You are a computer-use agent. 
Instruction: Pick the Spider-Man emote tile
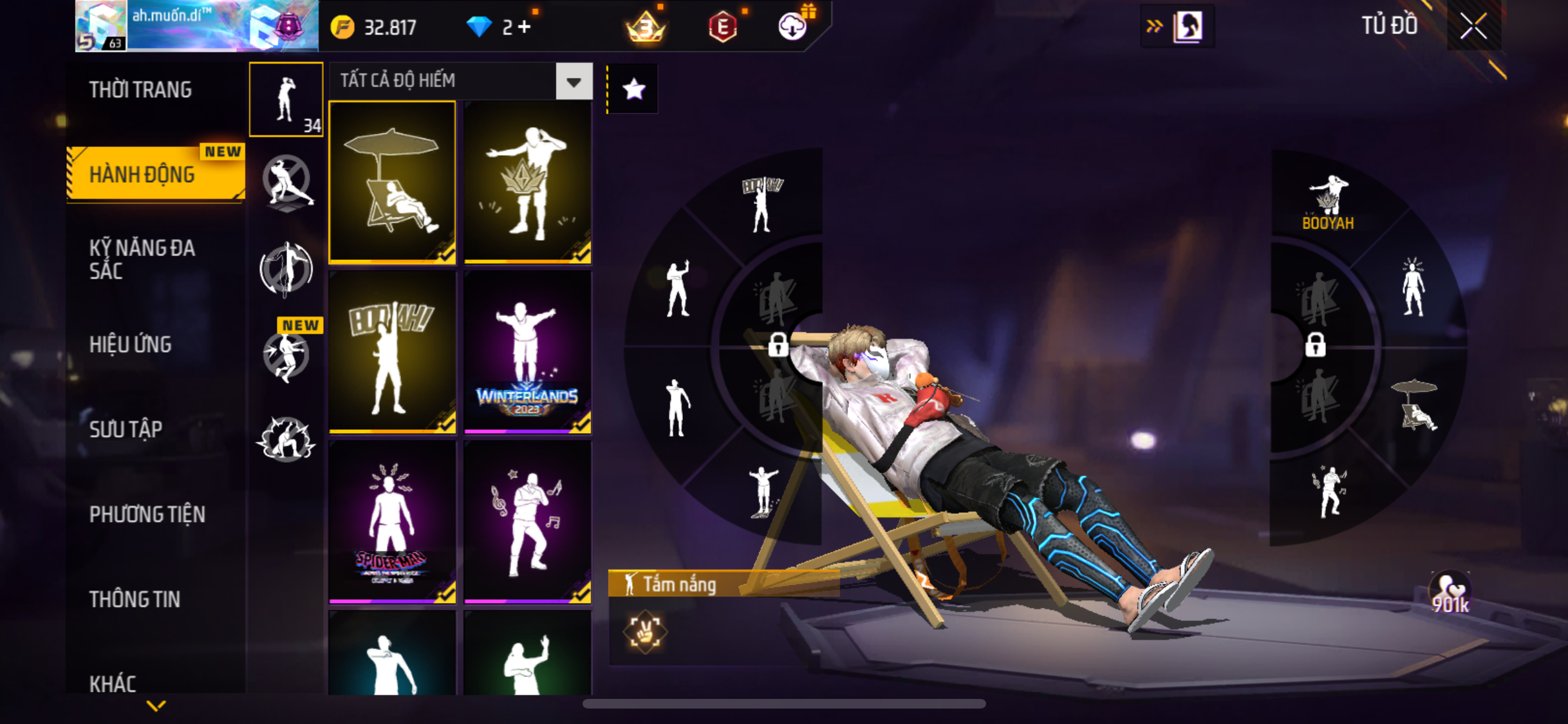pyautogui.click(x=392, y=522)
